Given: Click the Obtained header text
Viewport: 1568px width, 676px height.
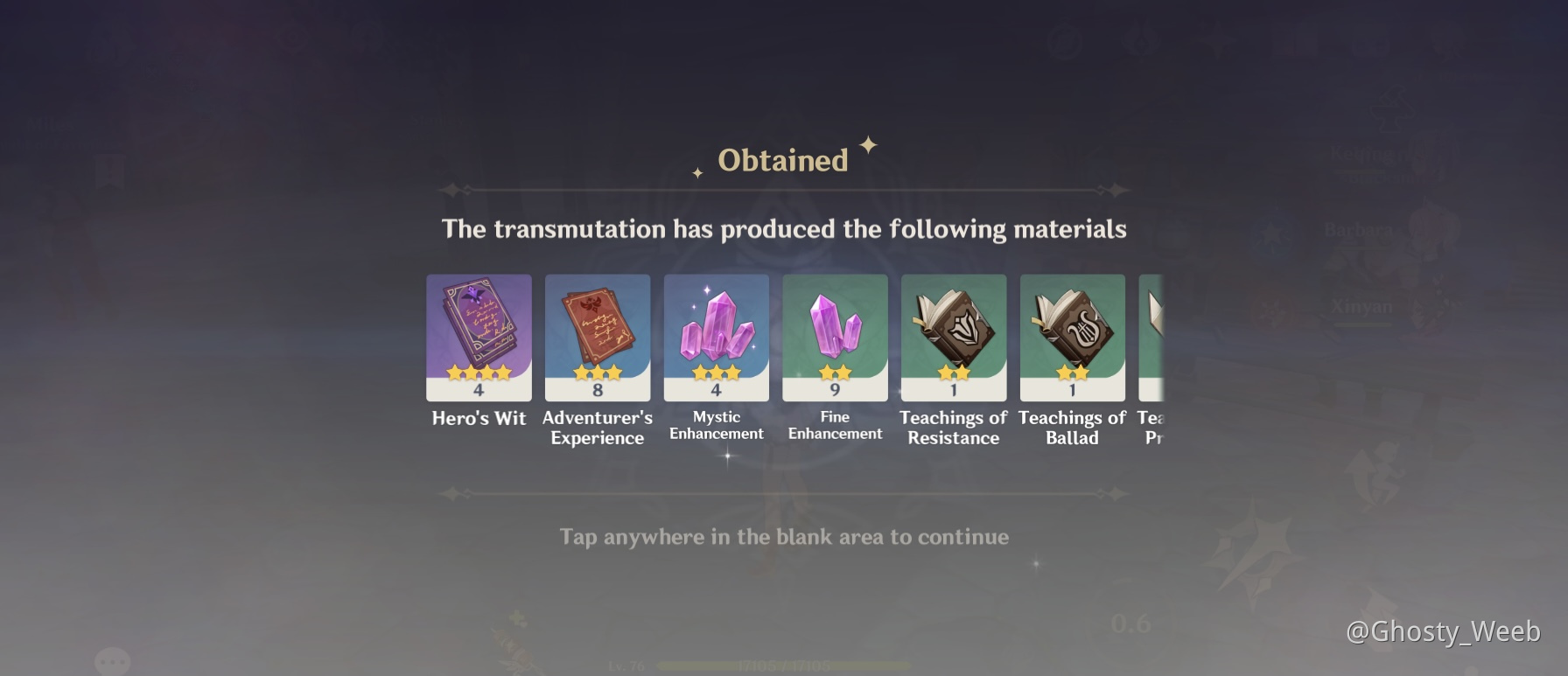Looking at the screenshot, I should pos(781,159).
